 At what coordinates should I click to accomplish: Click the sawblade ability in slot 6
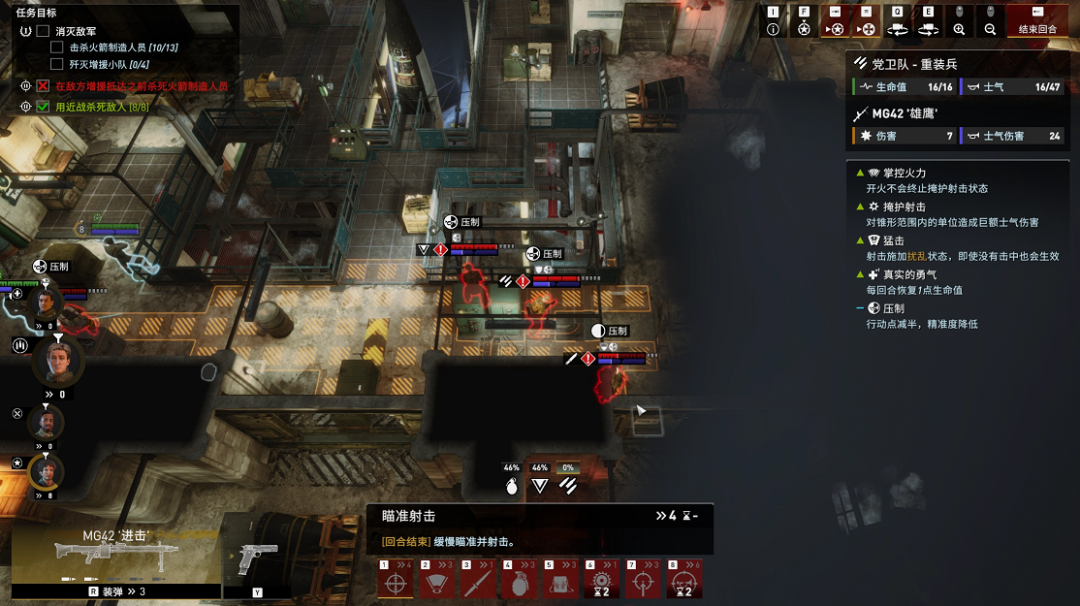(x=602, y=582)
